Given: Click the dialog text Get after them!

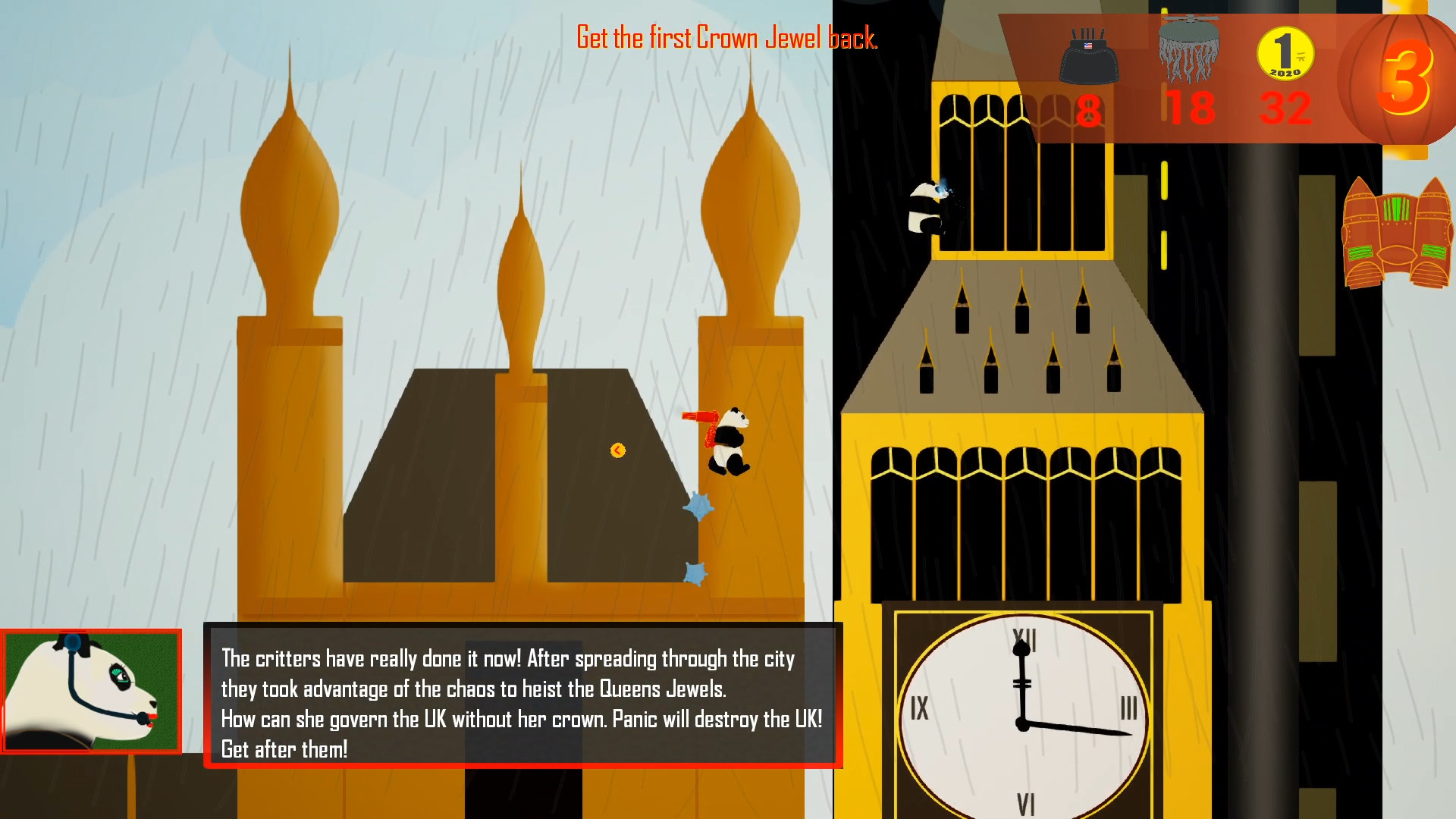Looking at the screenshot, I should tap(284, 749).
